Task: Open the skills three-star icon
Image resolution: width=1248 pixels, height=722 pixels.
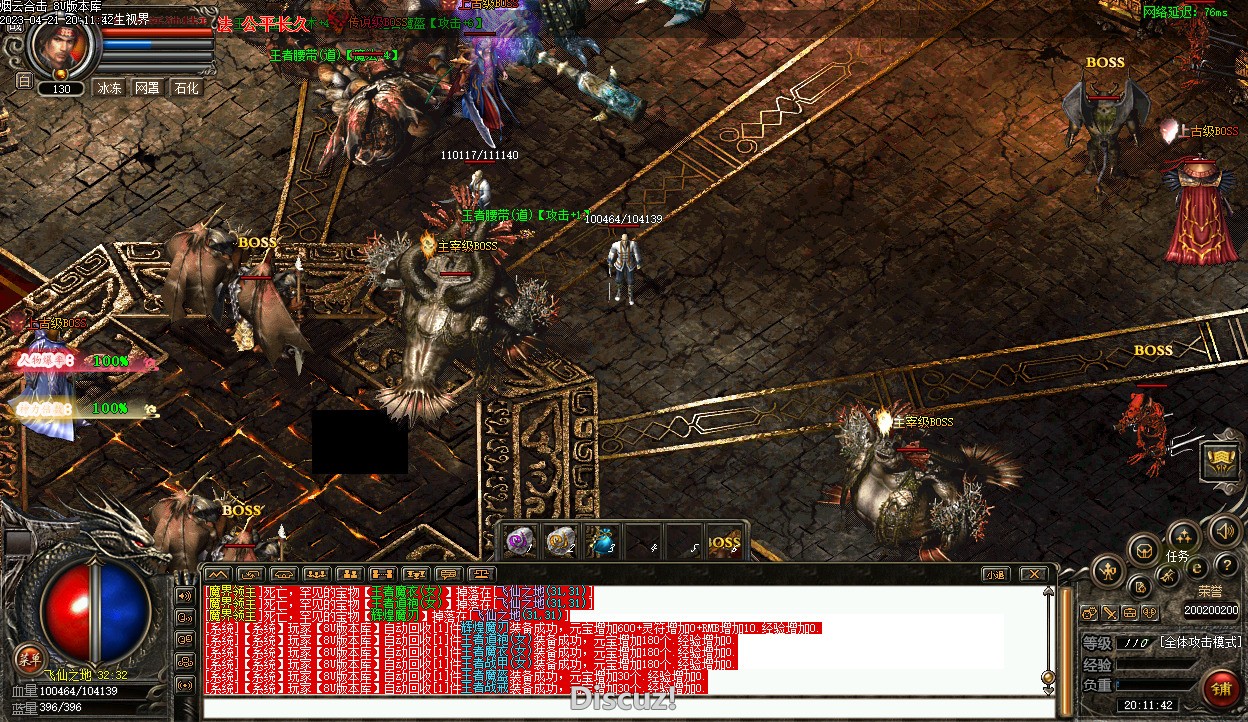Action: (1184, 535)
